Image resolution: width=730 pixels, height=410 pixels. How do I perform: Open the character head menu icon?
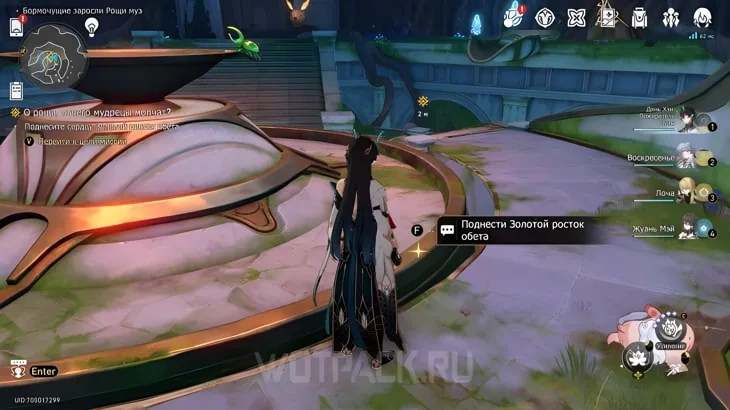[x=703, y=18]
